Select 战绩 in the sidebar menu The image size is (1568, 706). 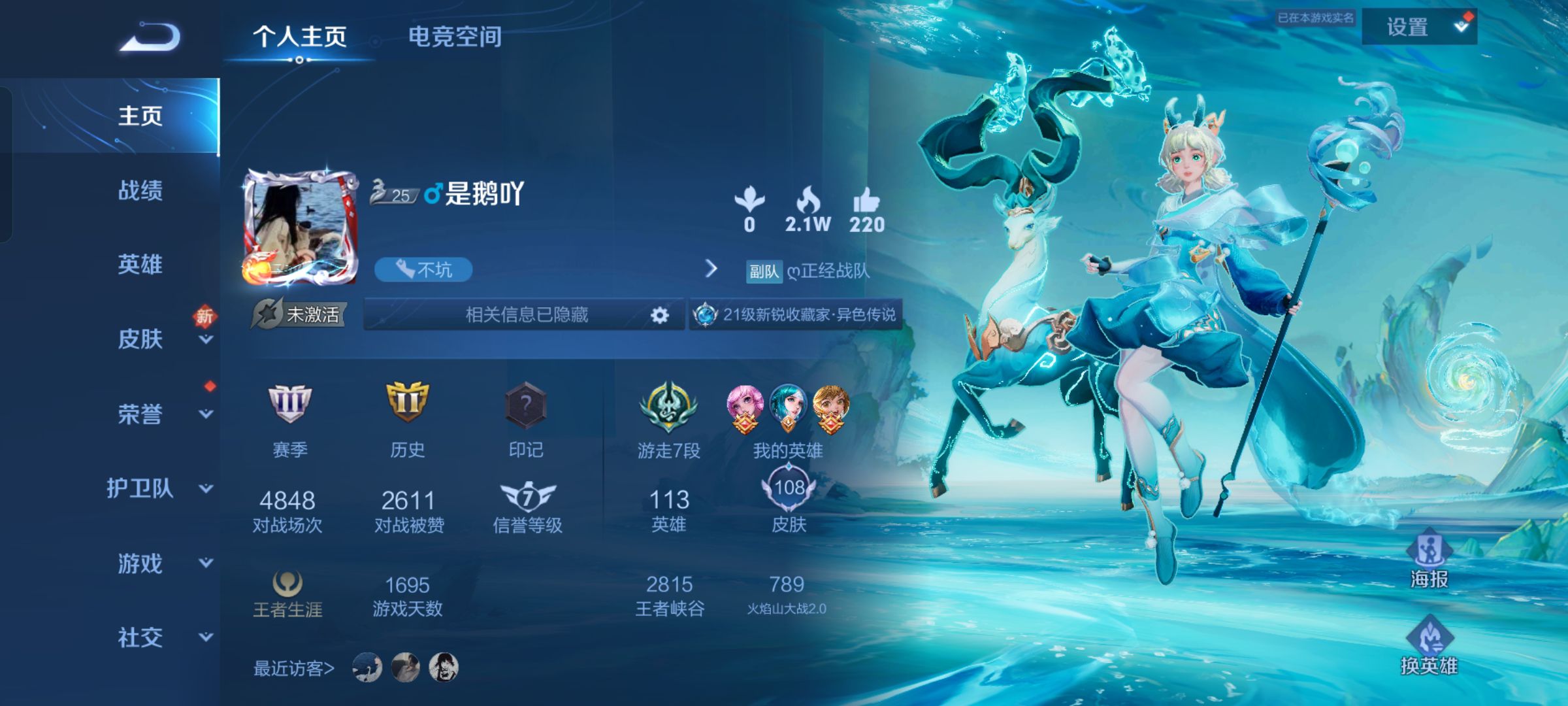point(139,192)
